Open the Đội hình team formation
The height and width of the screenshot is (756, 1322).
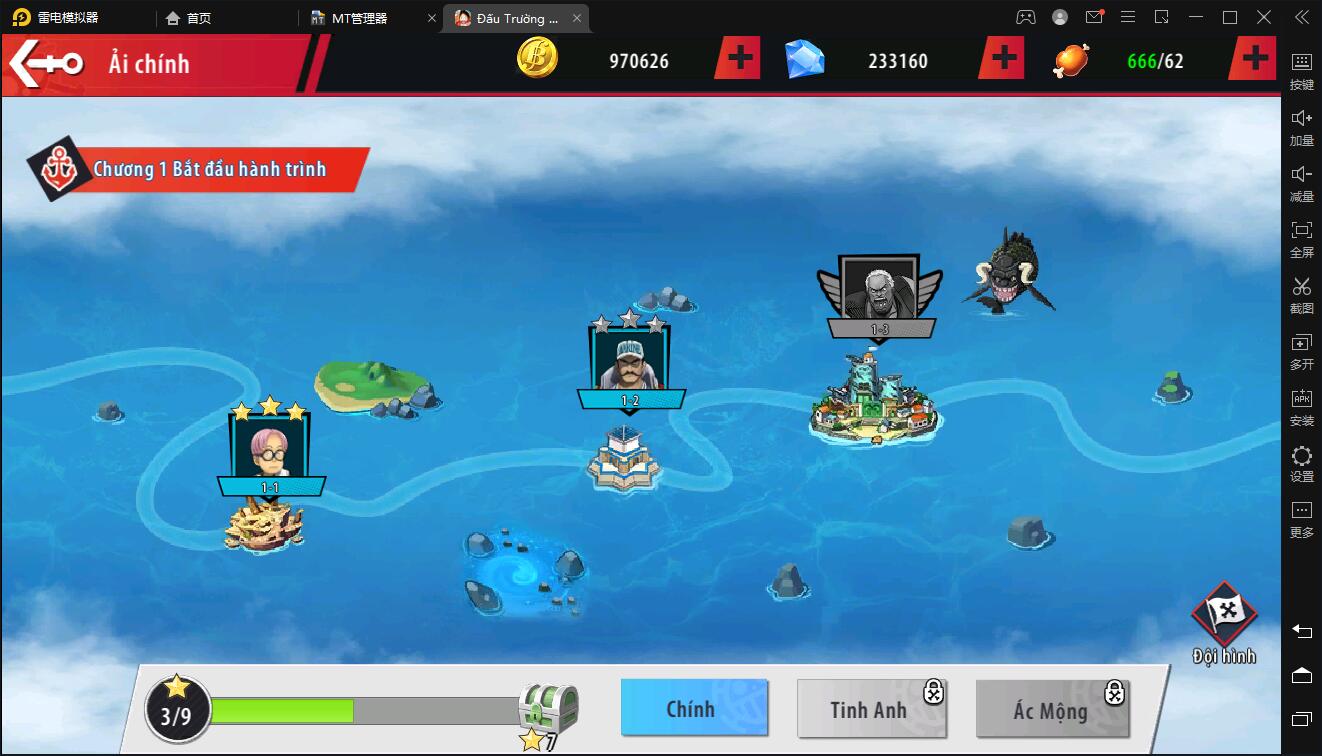coord(1224,623)
